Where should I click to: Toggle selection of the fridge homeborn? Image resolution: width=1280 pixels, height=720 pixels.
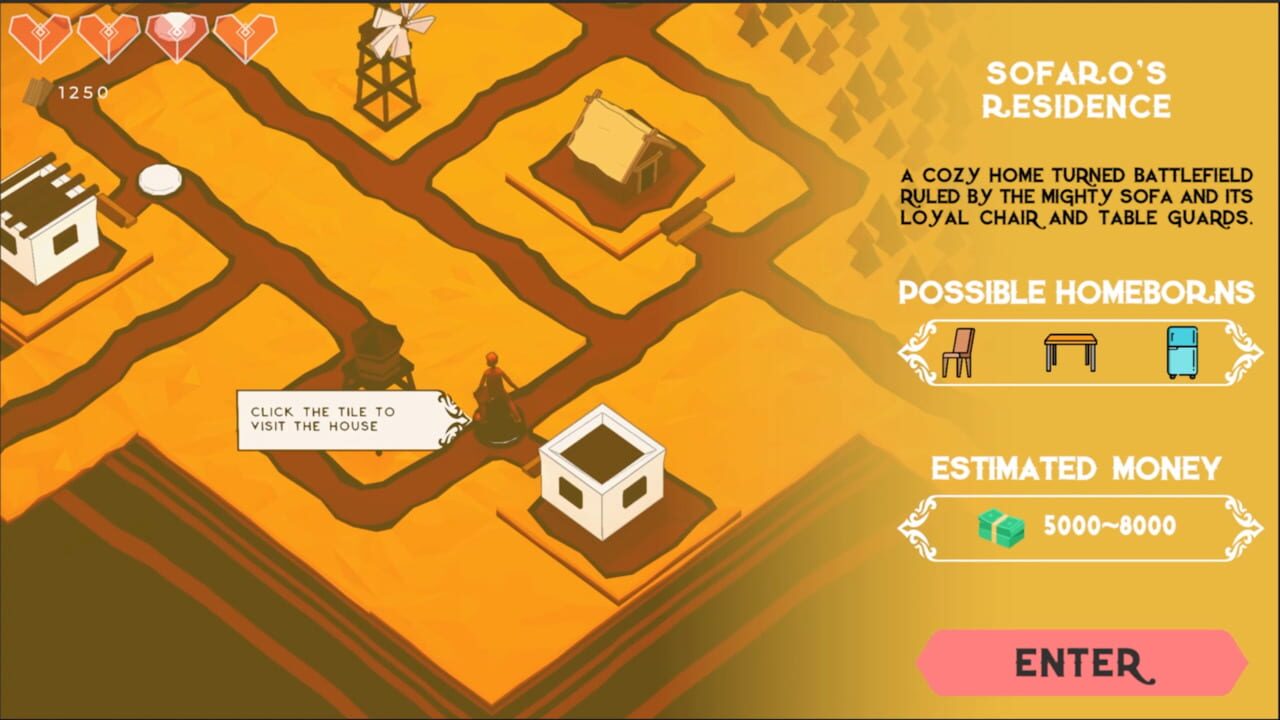click(1183, 351)
